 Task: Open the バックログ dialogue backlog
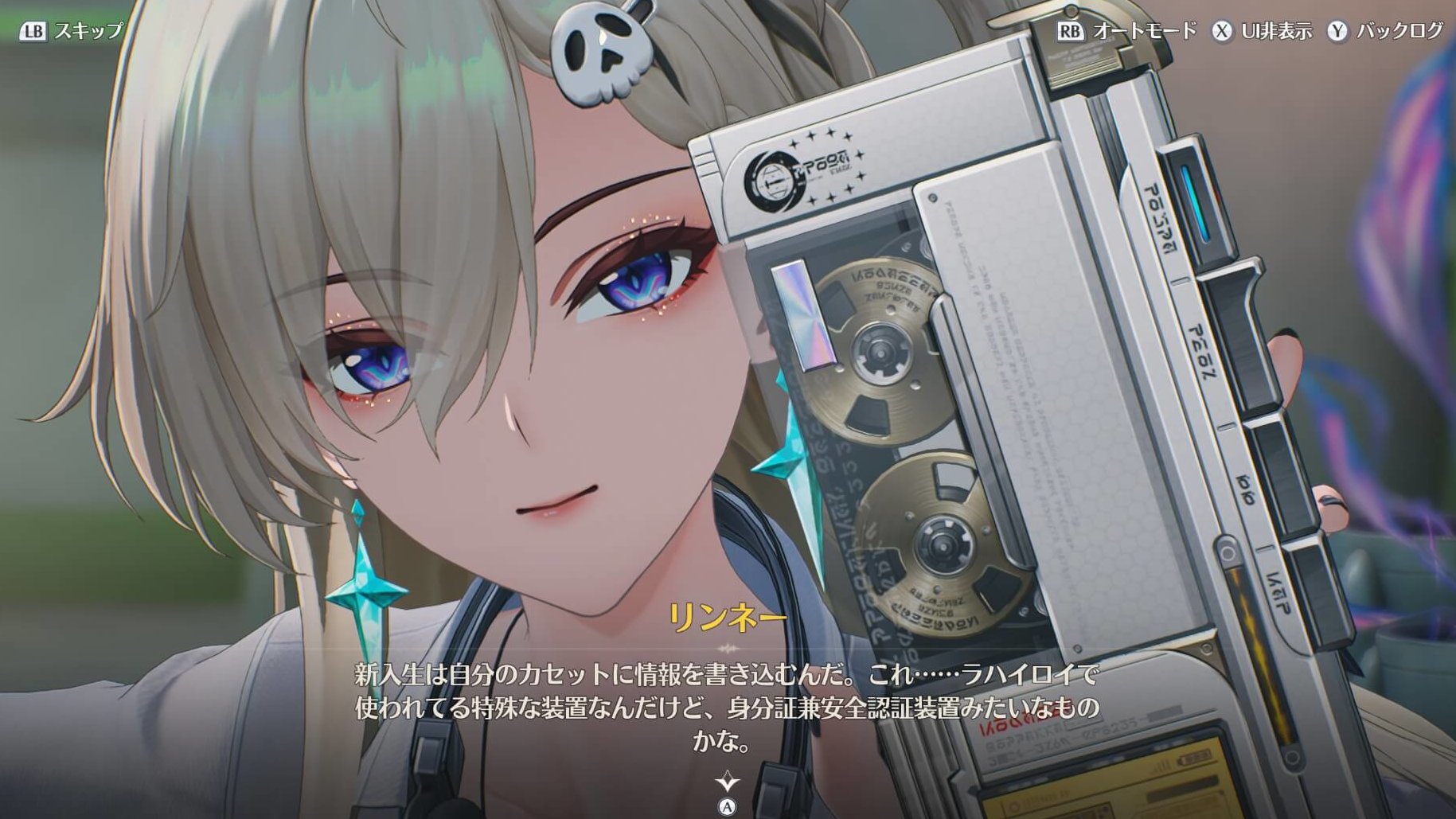tap(1385, 31)
